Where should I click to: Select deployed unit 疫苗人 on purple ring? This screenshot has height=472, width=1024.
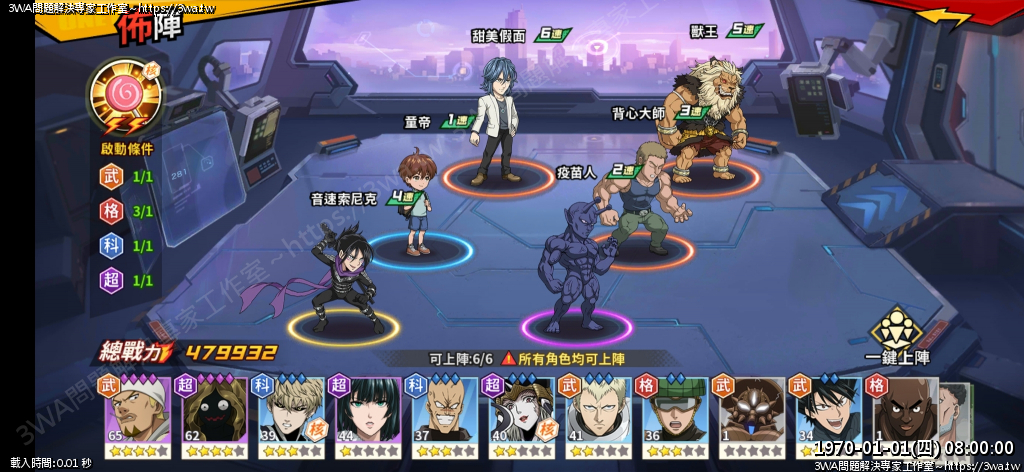click(x=575, y=265)
